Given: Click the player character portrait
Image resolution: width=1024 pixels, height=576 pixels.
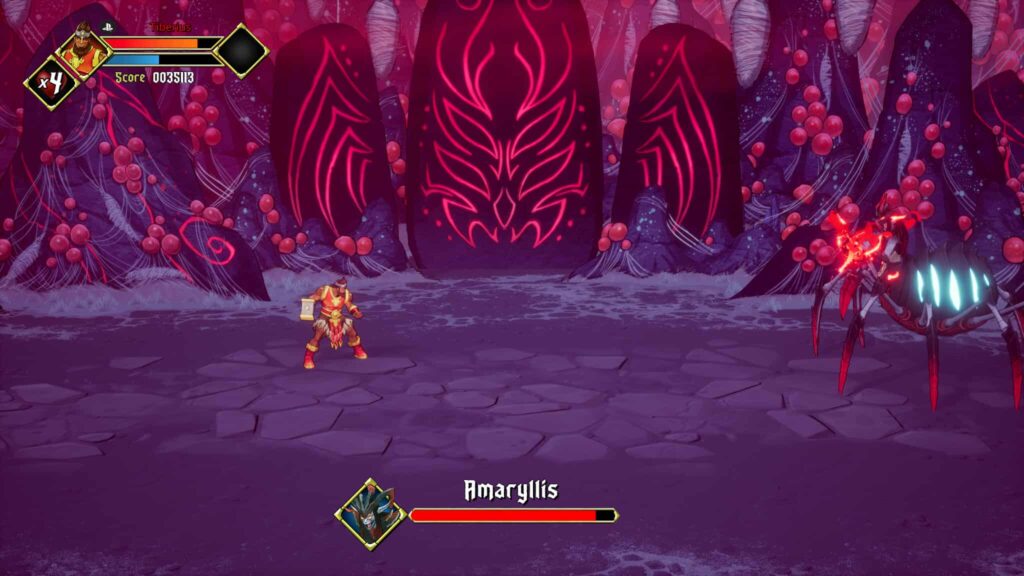Looking at the screenshot, I should (83, 47).
